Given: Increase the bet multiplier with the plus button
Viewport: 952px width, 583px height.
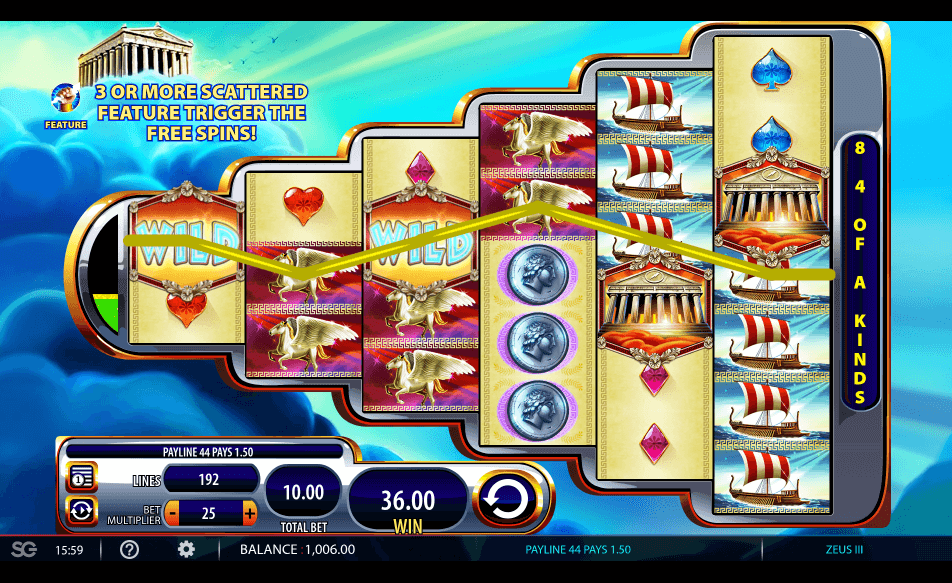Looking at the screenshot, I should [x=249, y=513].
